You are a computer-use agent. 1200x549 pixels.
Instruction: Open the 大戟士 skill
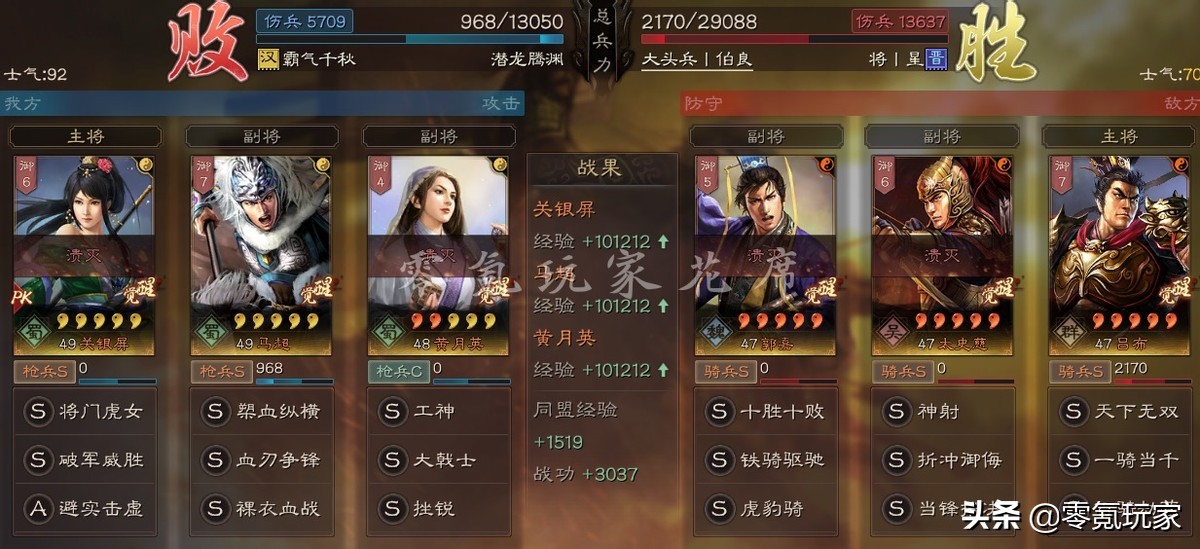pos(438,460)
